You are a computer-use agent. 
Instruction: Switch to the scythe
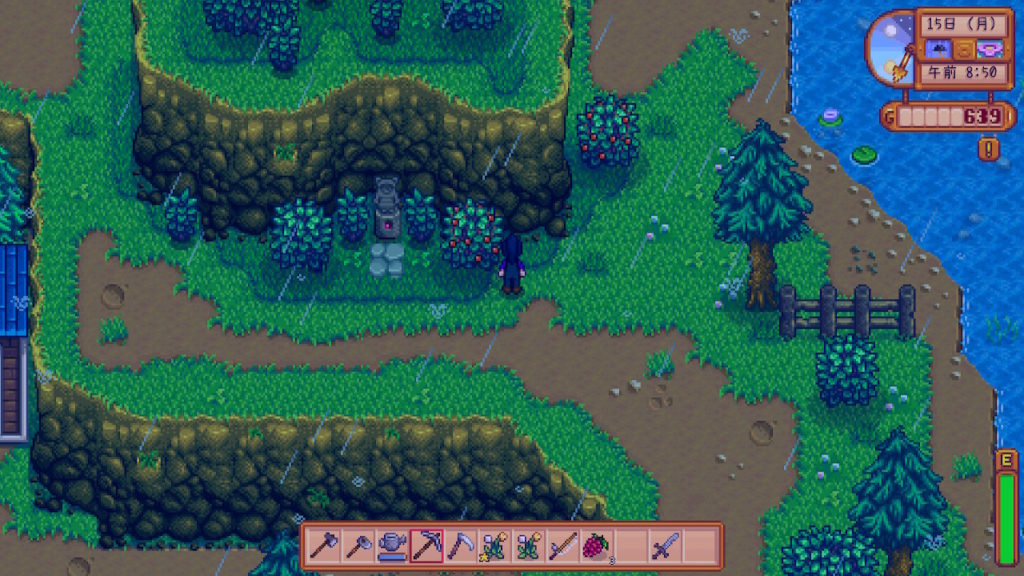[x=461, y=546]
